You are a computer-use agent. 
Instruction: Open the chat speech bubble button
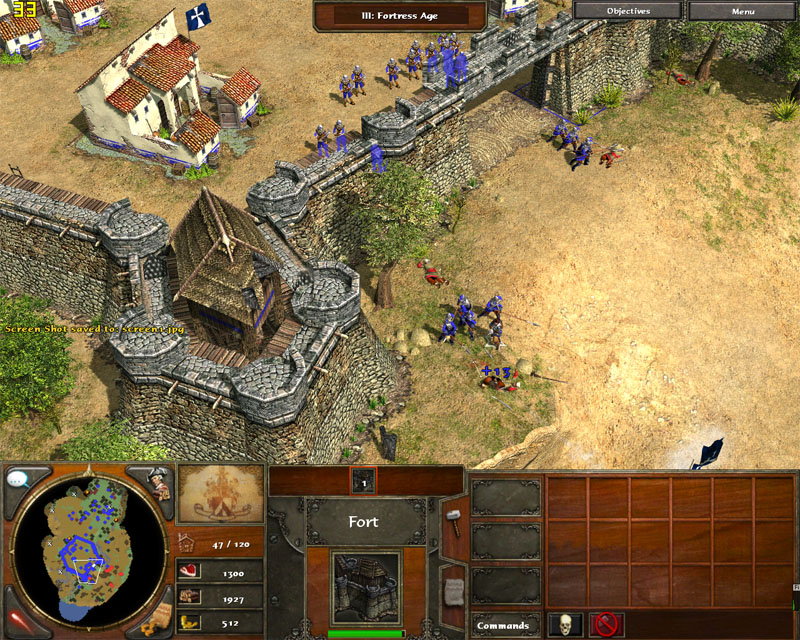coord(17,479)
